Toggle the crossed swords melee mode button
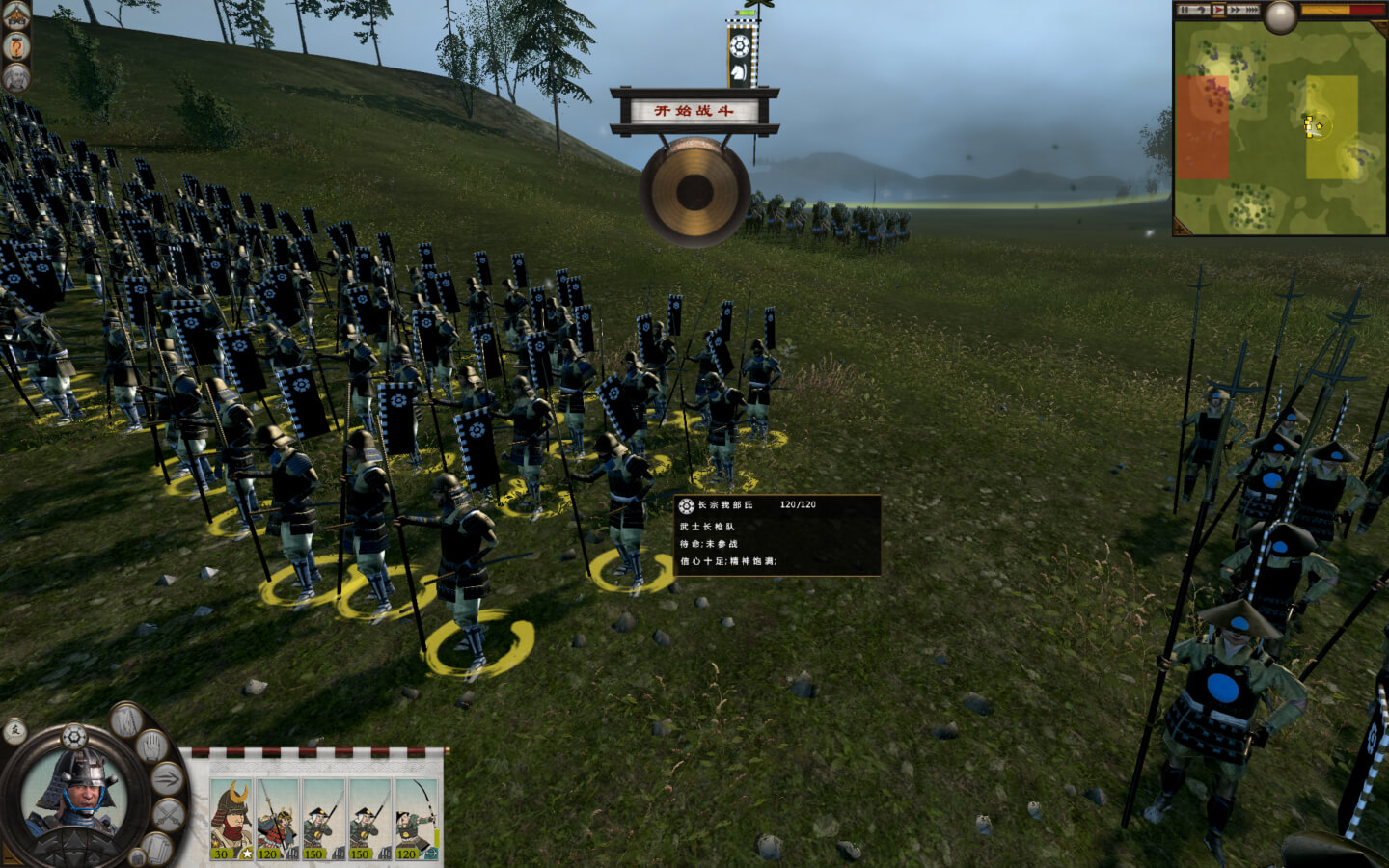Viewport: 1389px width, 868px height. click(168, 815)
